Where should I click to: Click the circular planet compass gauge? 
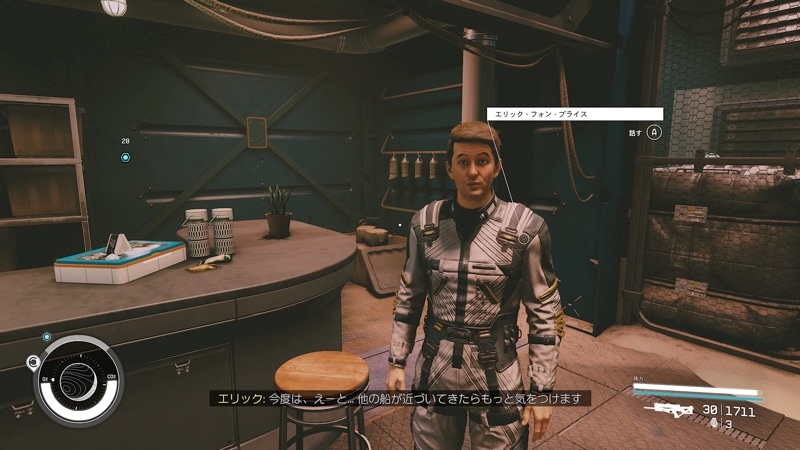[79, 381]
